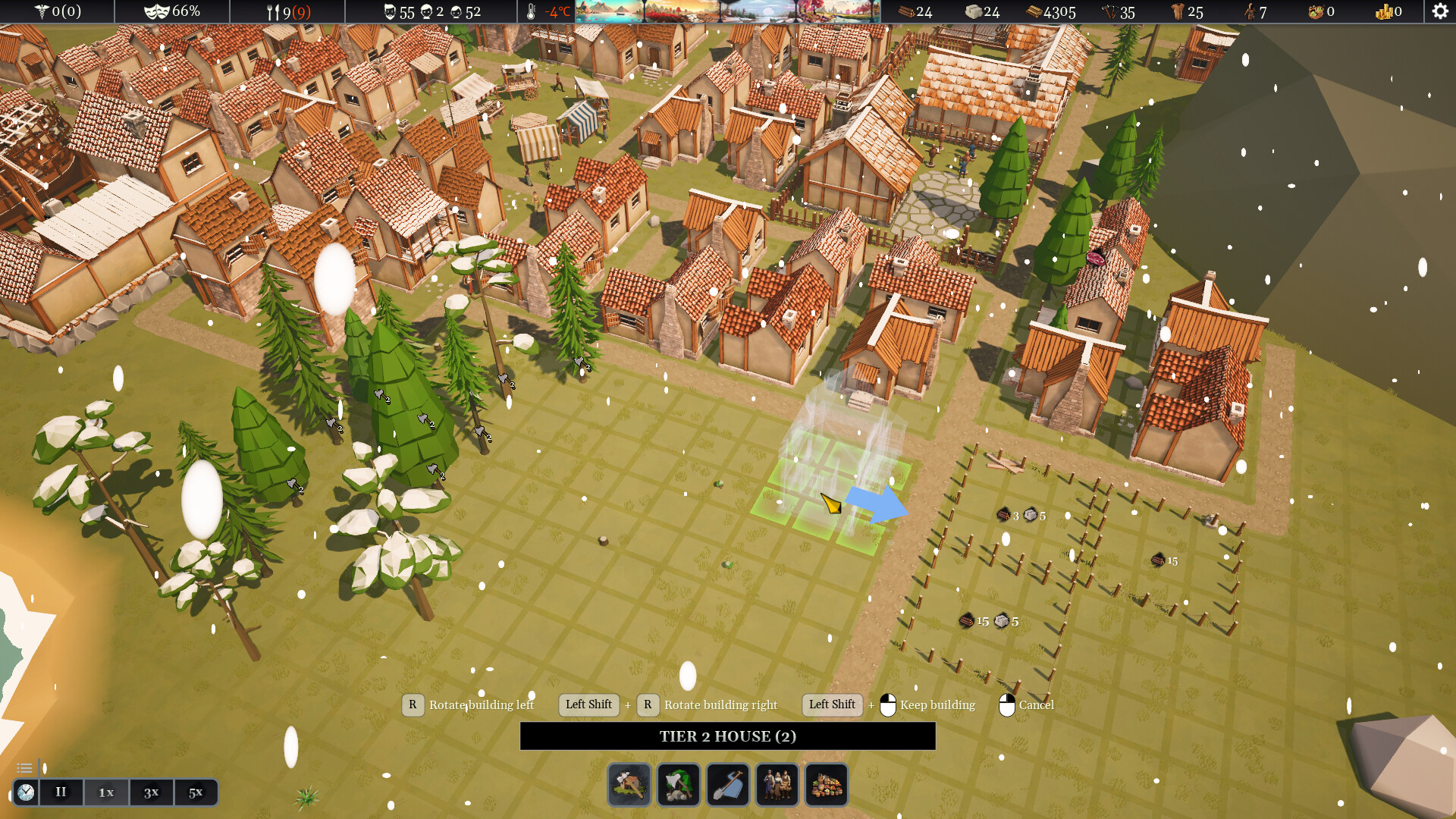Toggle pause with the II button
1456x819 pixels.
pos(61,792)
